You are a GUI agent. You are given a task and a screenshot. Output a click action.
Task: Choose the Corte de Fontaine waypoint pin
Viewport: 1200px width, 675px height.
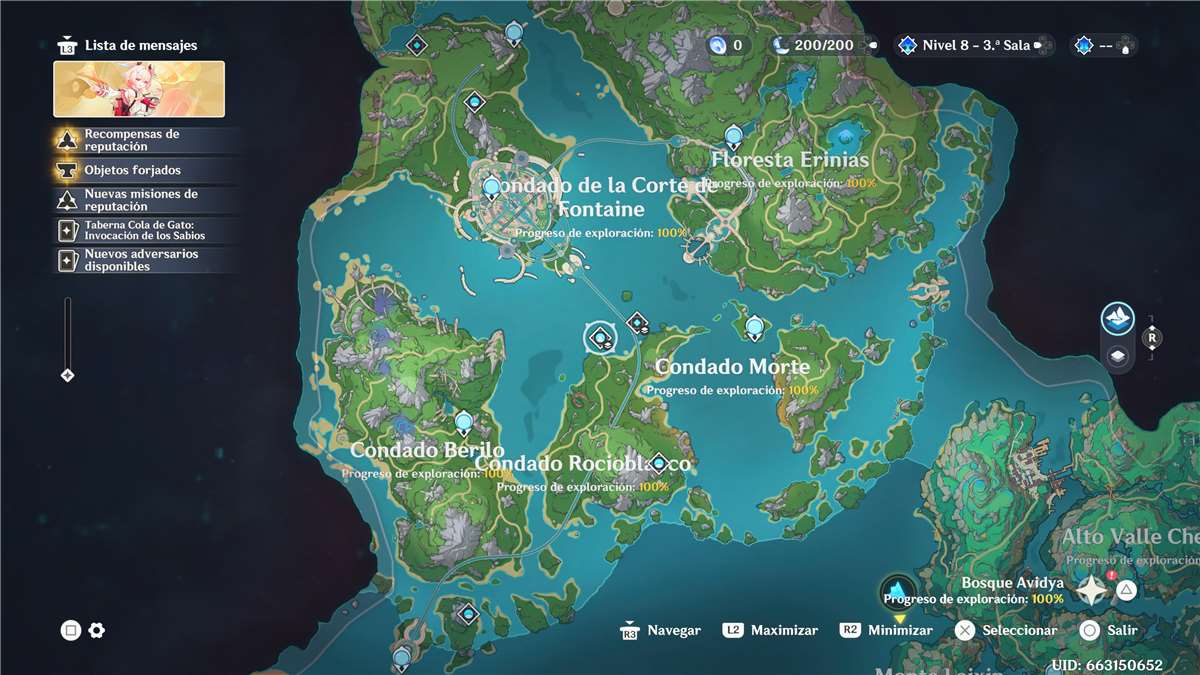tap(491, 187)
